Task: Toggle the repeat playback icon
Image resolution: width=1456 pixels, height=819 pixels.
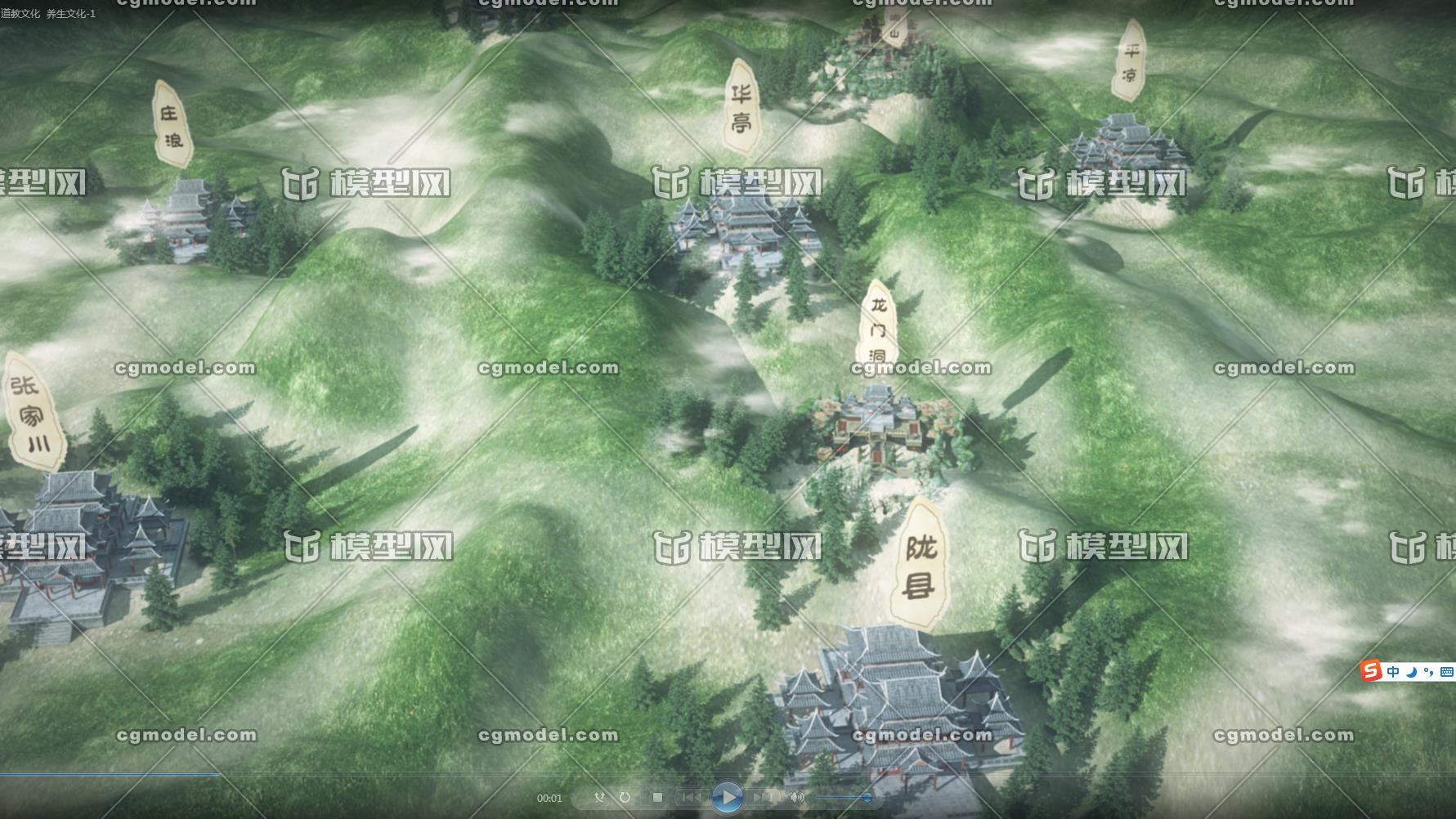Action: click(x=625, y=797)
